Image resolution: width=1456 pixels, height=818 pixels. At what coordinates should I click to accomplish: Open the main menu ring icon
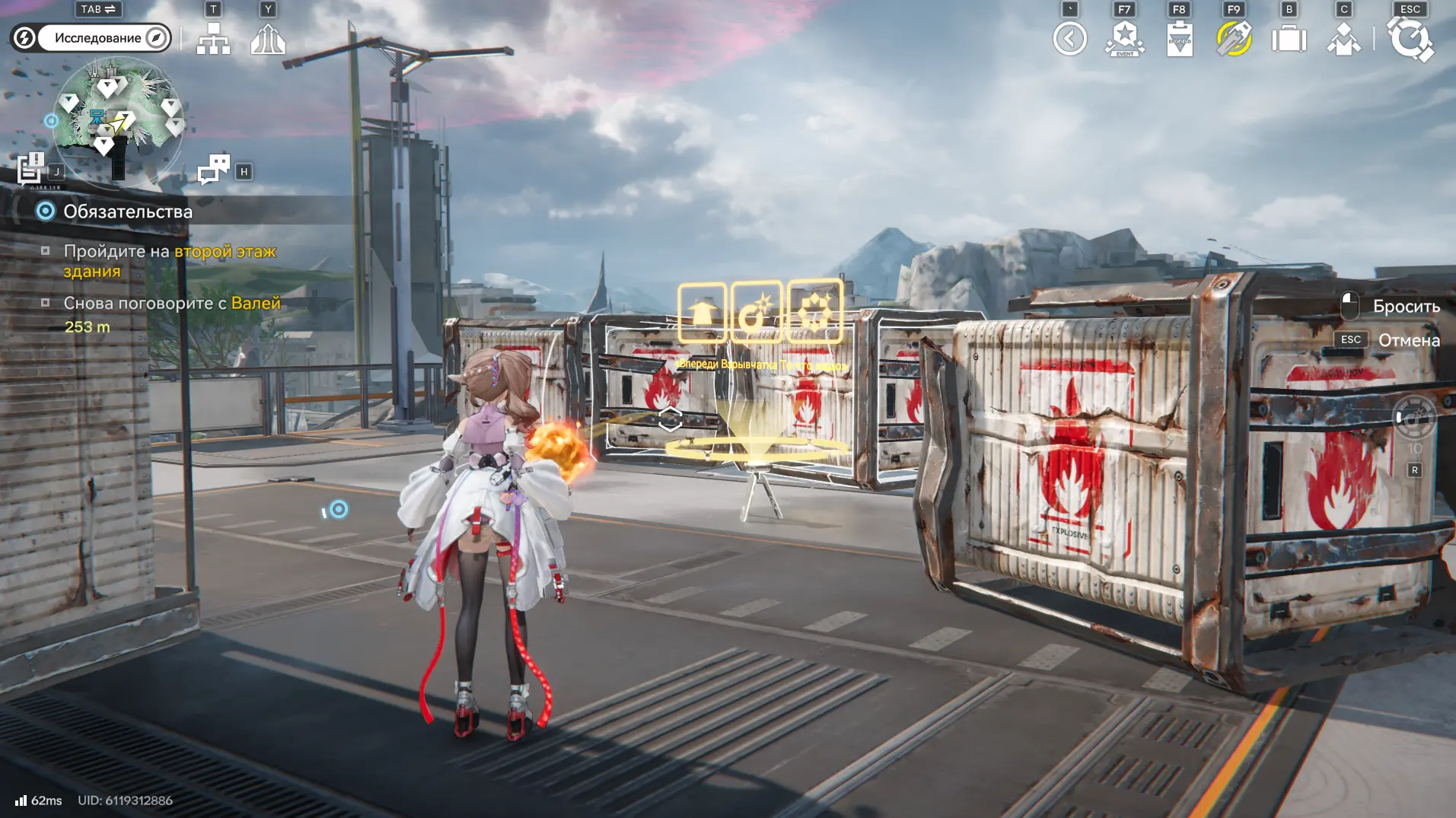(1410, 39)
